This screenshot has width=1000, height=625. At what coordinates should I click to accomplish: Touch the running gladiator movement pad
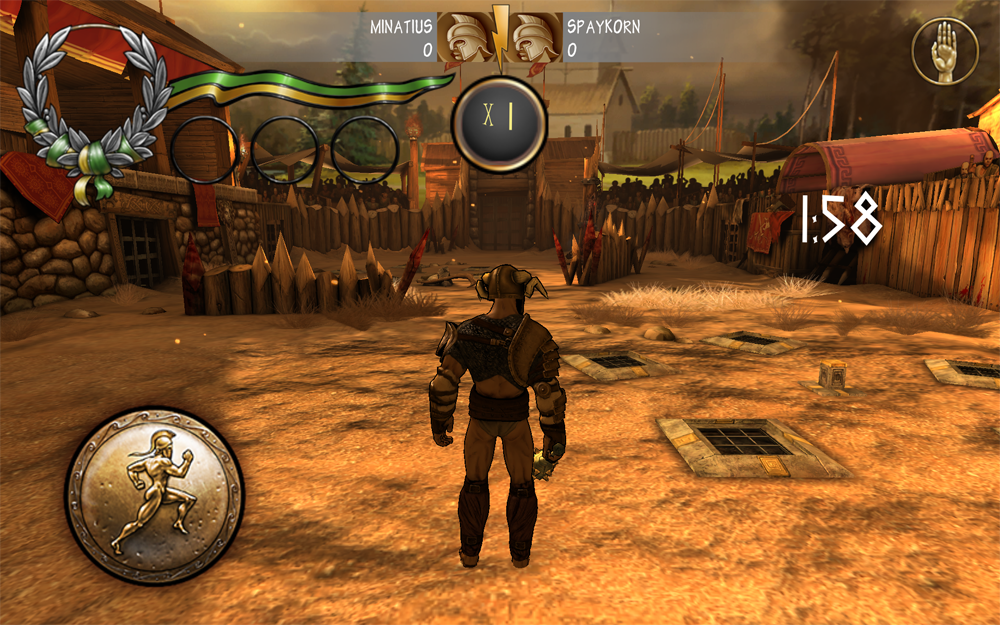click(x=154, y=495)
